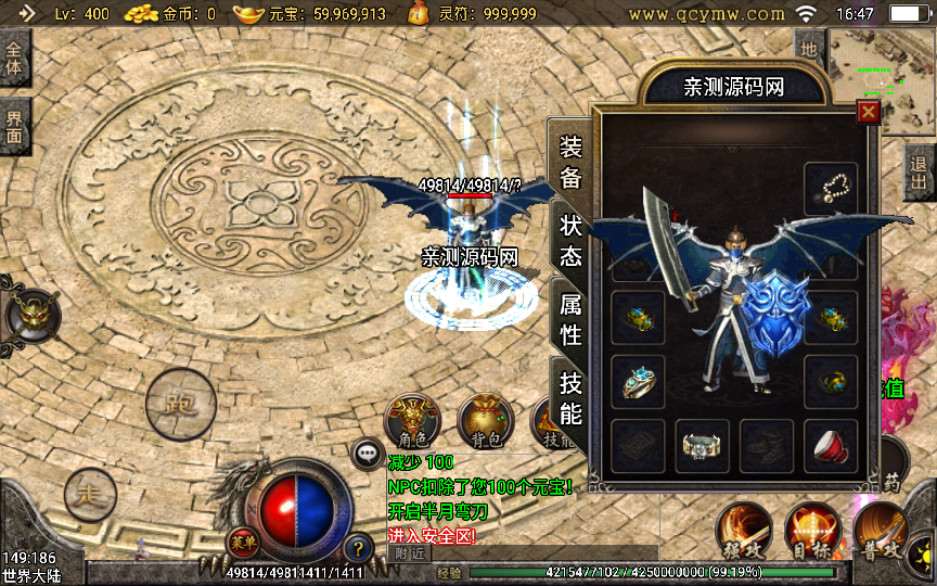The height and width of the screenshot is (586, 937).
Task: Open the 状态 status tab
Action: (x=571, y=238)
